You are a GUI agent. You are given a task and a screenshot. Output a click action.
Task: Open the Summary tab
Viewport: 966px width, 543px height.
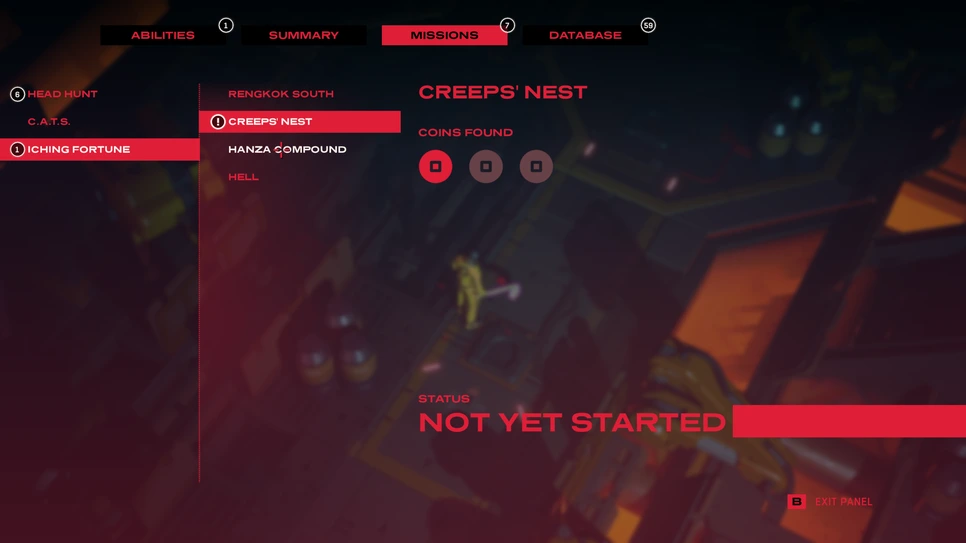click(303, 35)
